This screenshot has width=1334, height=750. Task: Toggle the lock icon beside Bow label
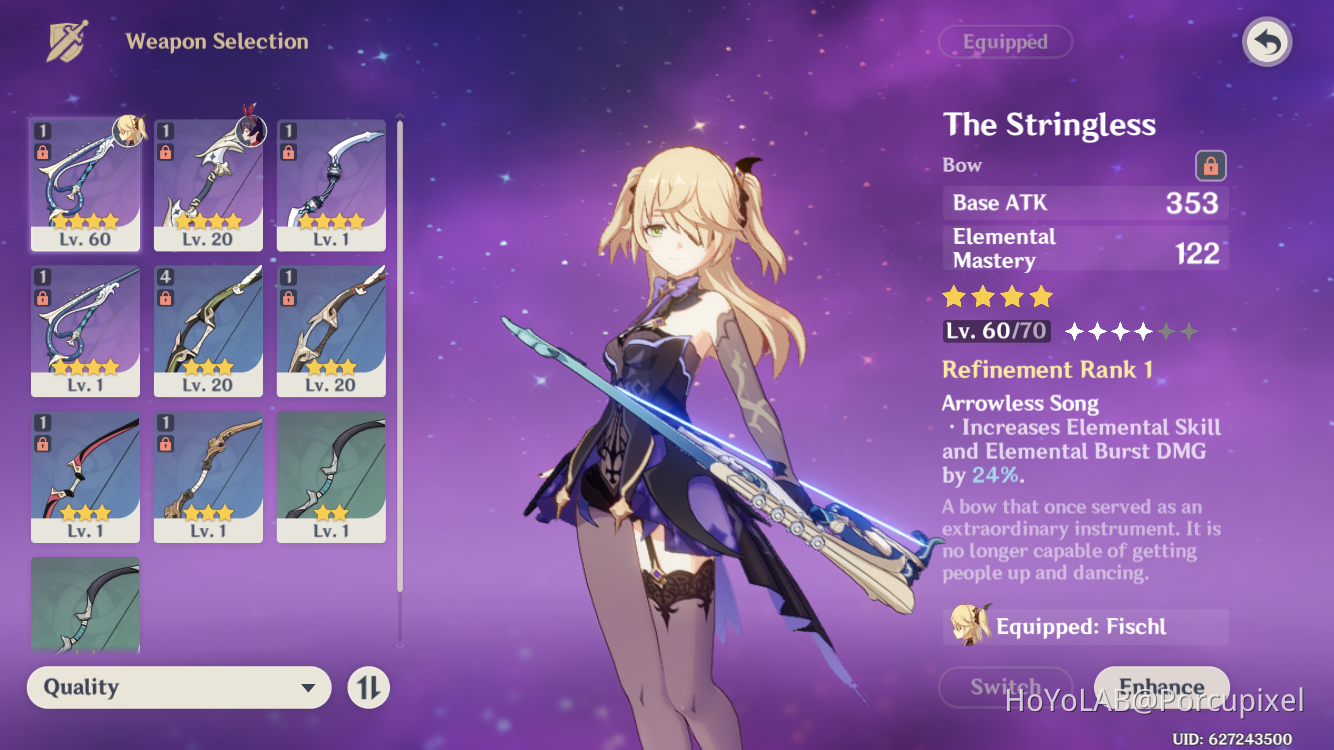(1210, 166)
